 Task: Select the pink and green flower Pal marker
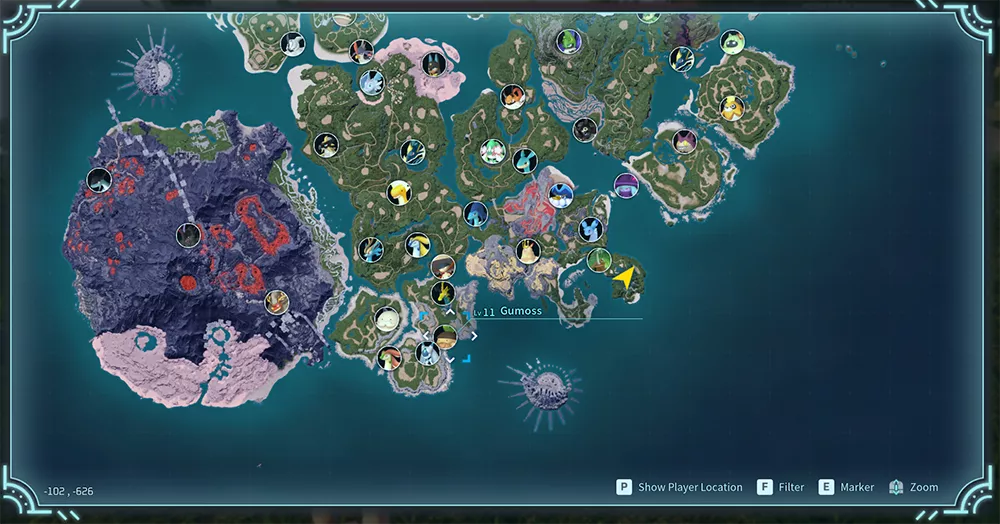click(x=491, y=151)
